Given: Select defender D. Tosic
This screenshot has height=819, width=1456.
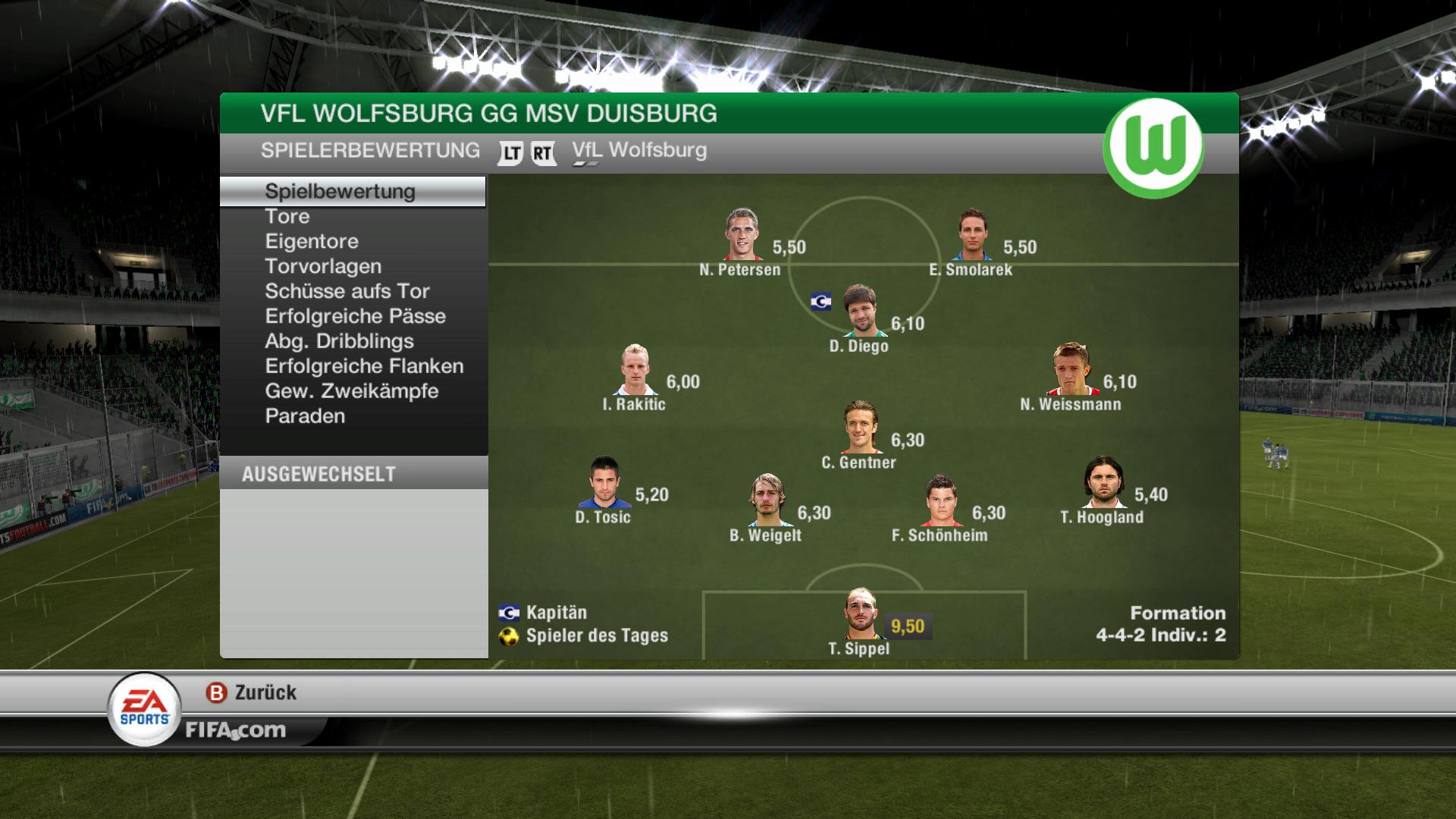Looking at the screenshot, I should click(604, 482).
